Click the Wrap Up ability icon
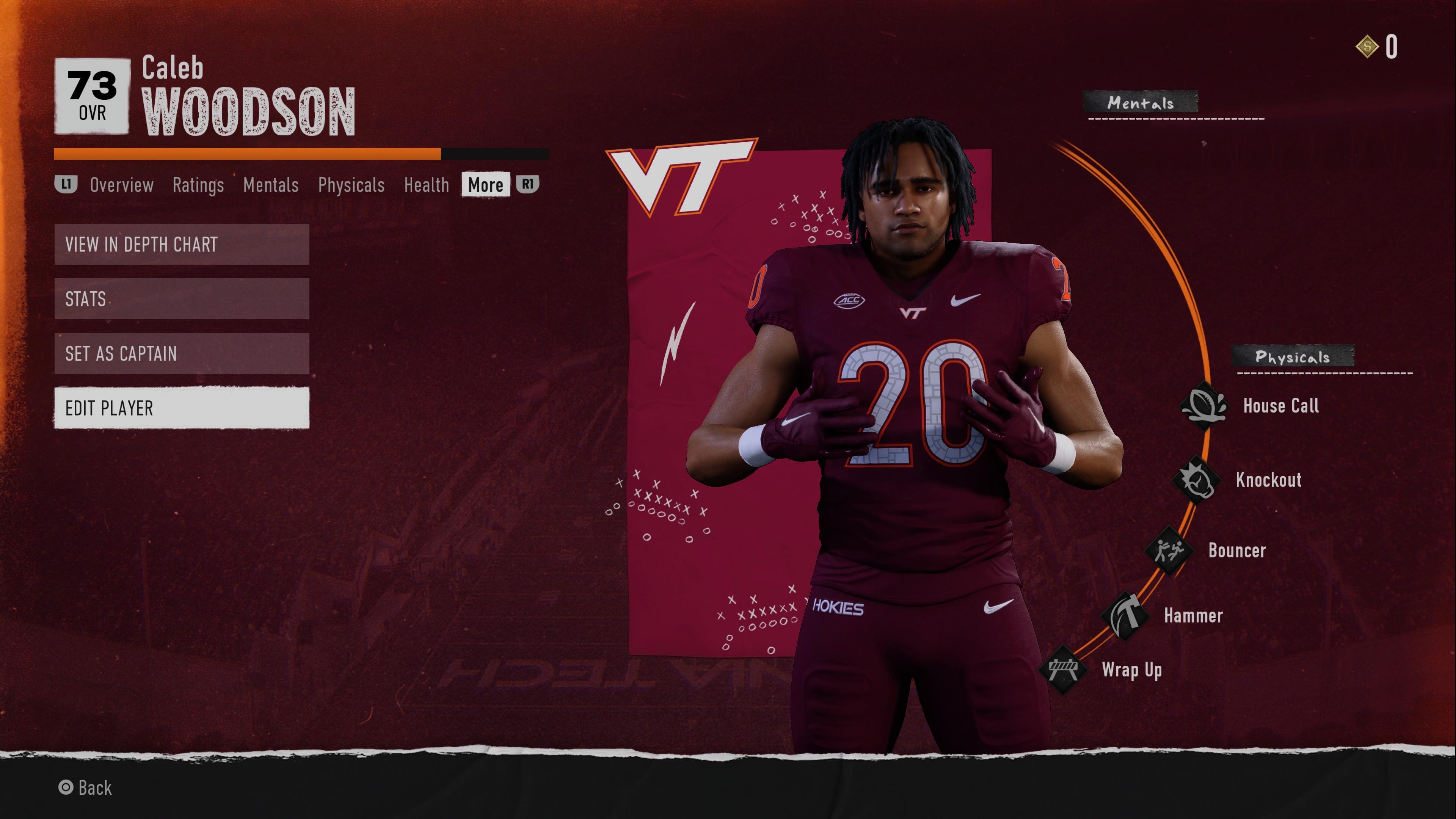The width and height of the screenshot is (1456, 819). pos(1063,668)
